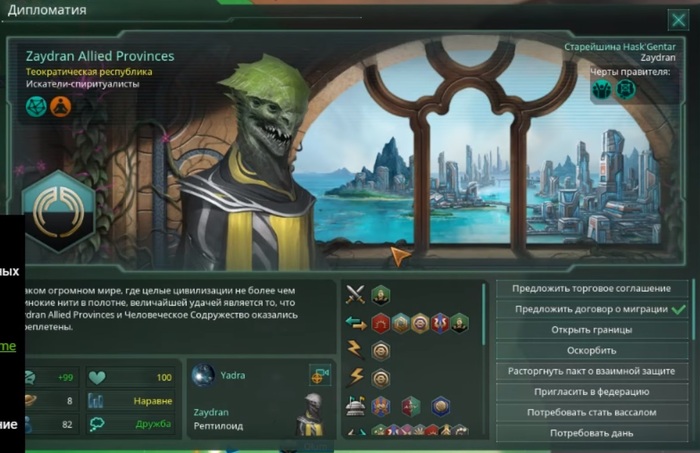Screen dimensions: 700x453
Task: Click Пригласить в федерацию
Action: (x=591, y=392)
